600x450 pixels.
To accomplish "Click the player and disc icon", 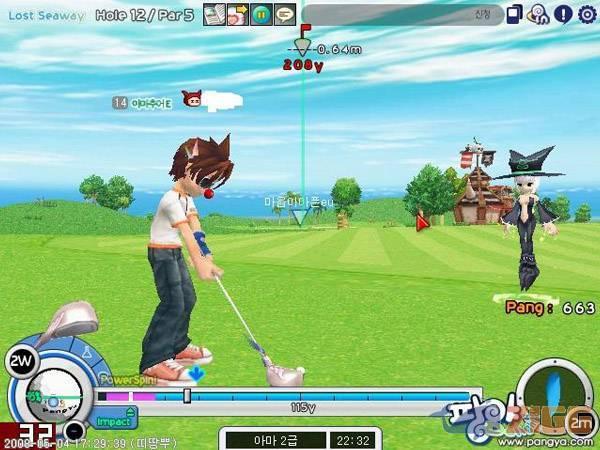I will [538, 14].
